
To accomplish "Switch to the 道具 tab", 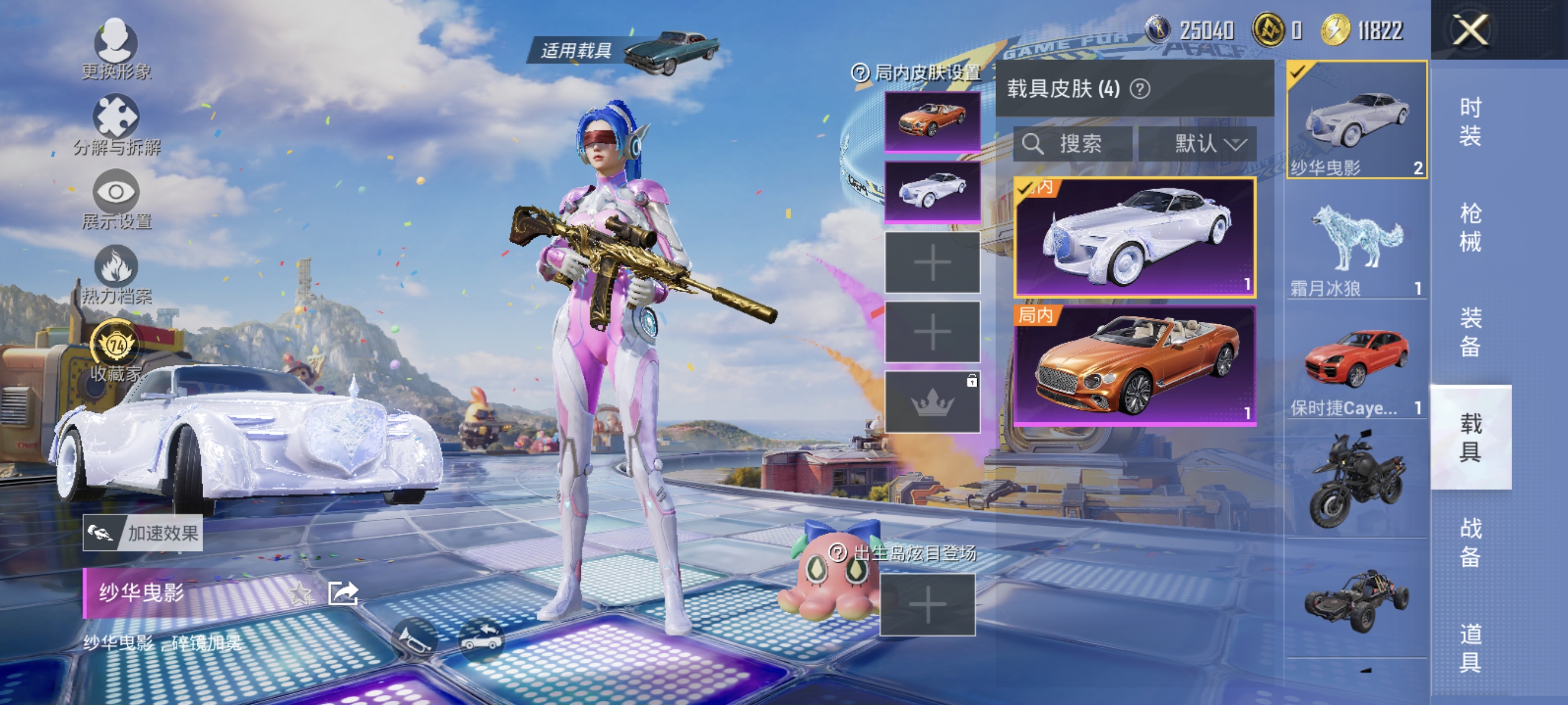I will pos(1470,649).
